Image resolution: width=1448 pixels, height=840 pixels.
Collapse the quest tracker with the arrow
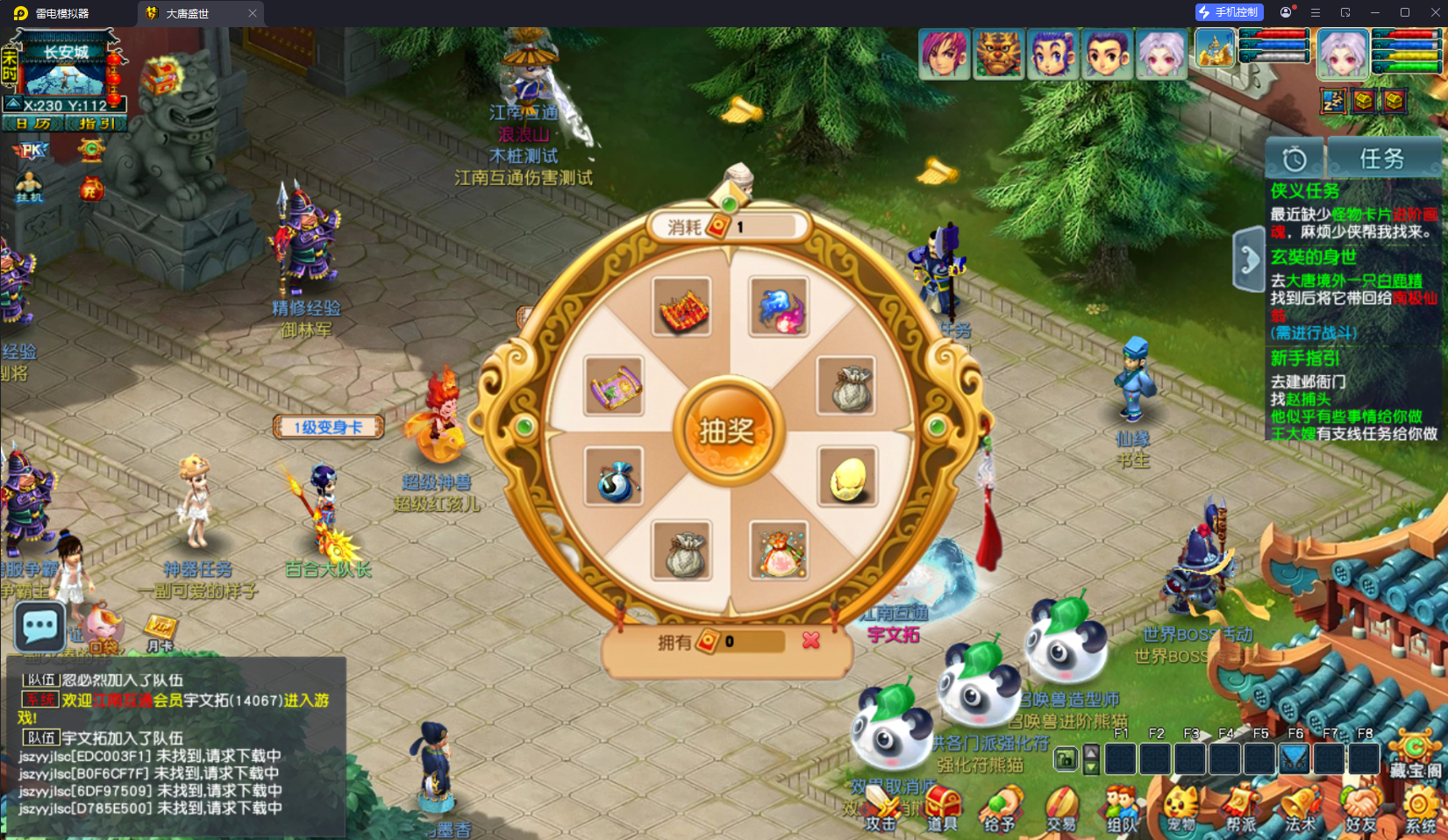coord(1249,259)
